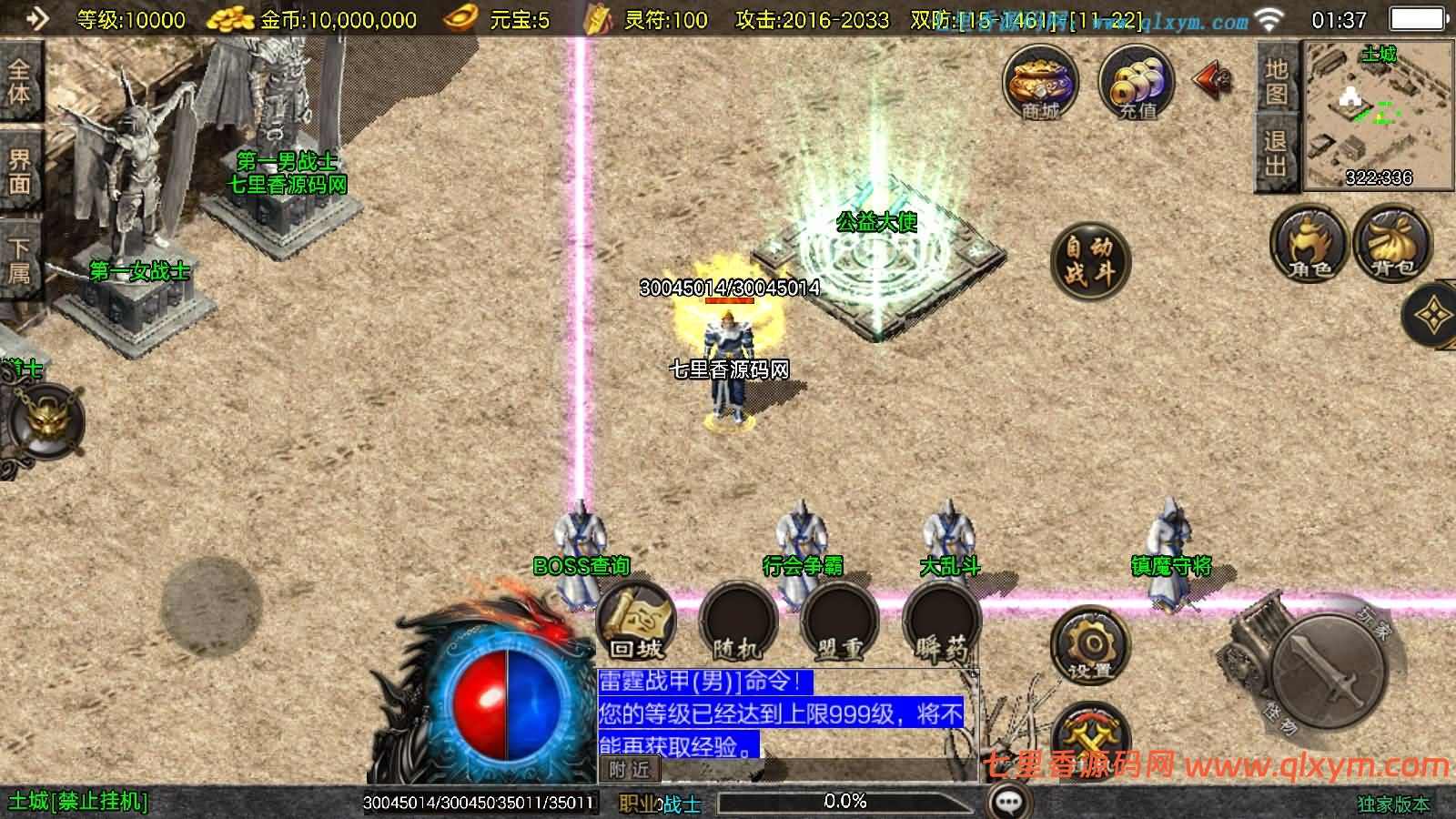This screenshot has width=1456, height=819.
Task: Open the 充值 recharge icon
Action: pos(1137,82)
